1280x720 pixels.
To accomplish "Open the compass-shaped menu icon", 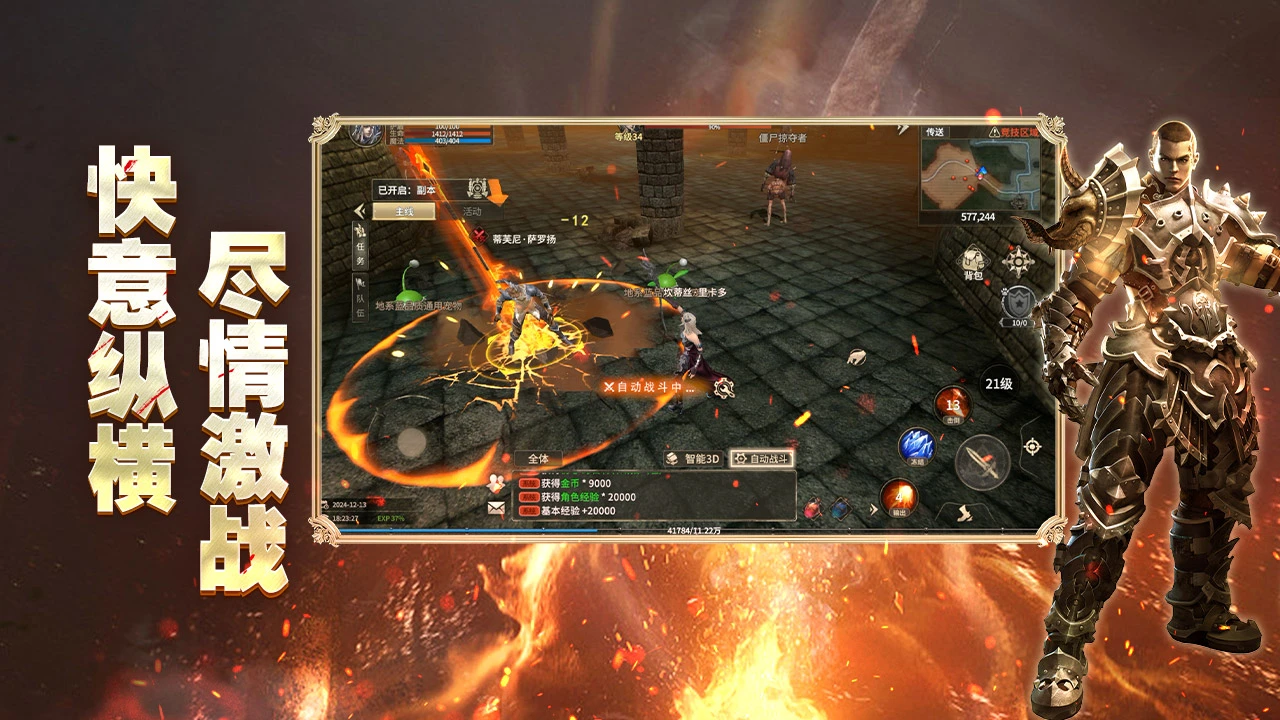I will pyautogui.click(x=1018, y=262).
